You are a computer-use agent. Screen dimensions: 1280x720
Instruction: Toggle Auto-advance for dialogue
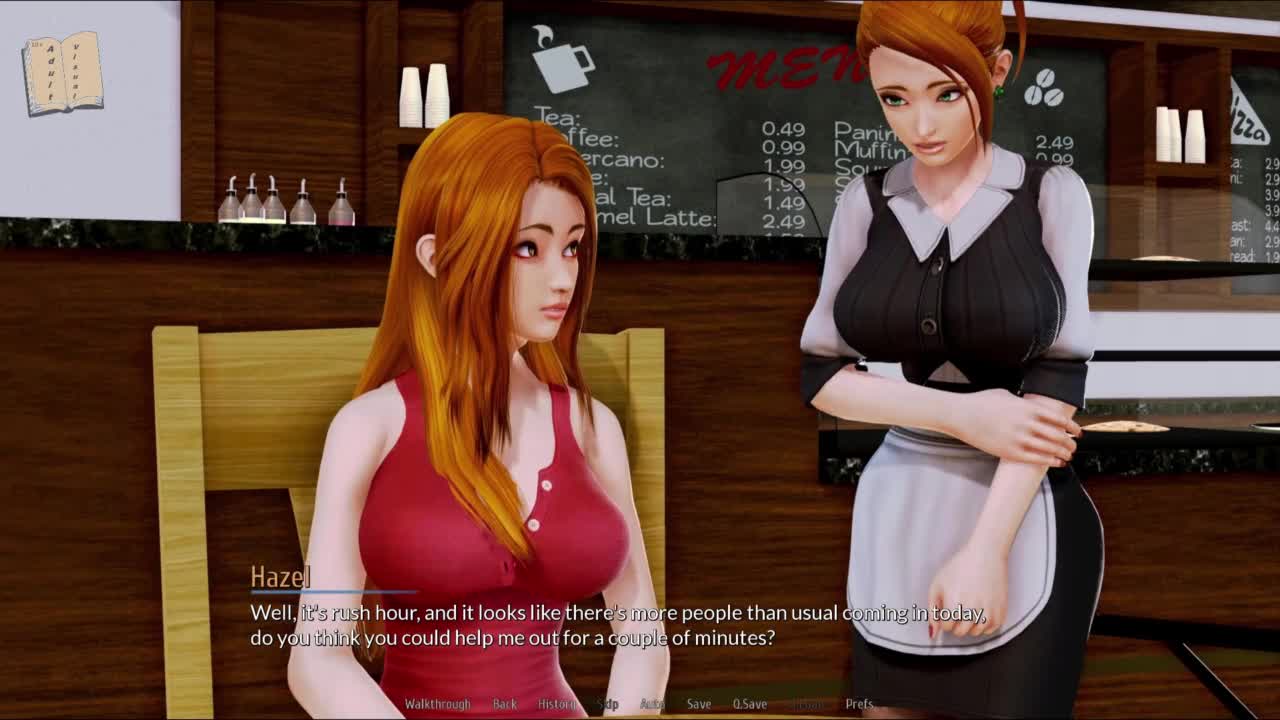click(652, 704)
